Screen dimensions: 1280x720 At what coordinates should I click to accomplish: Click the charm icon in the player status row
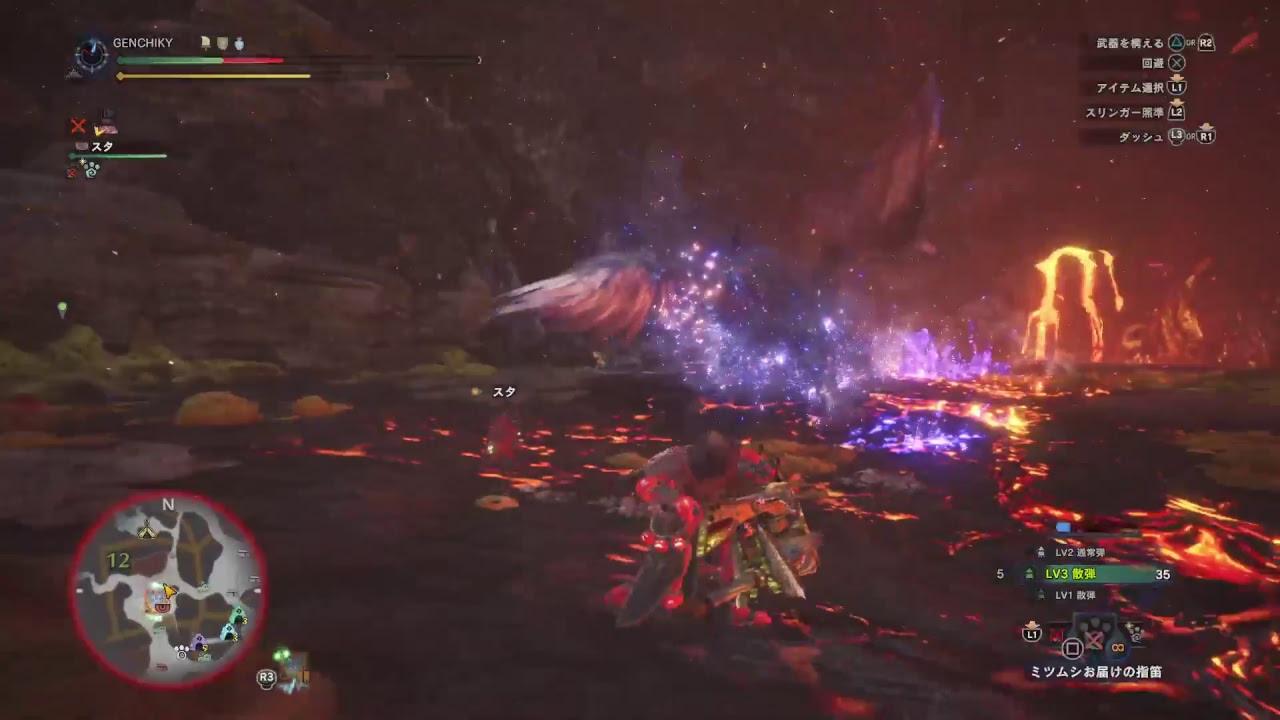point(240,44)
